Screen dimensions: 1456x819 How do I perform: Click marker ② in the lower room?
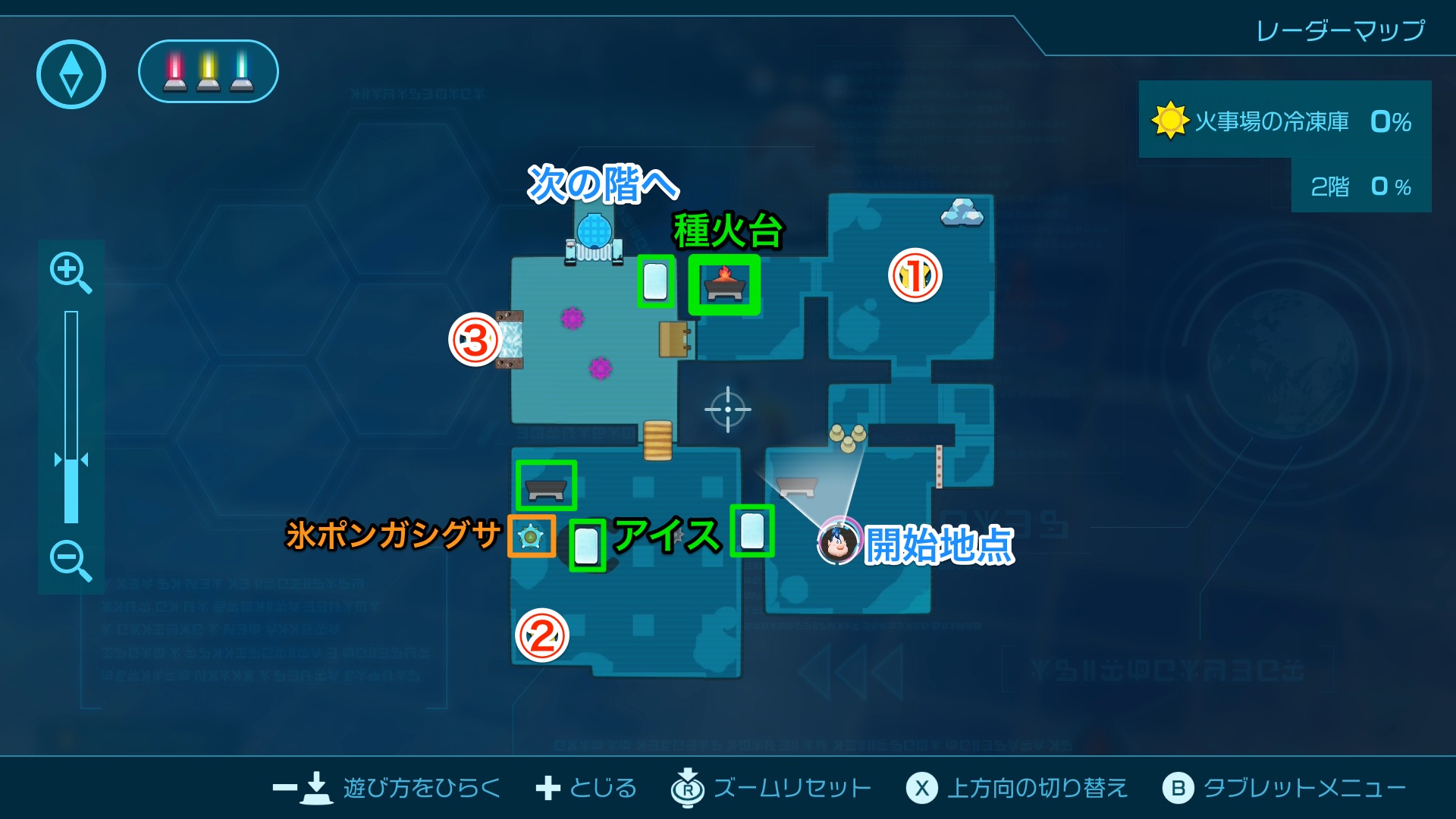(541, 635)
